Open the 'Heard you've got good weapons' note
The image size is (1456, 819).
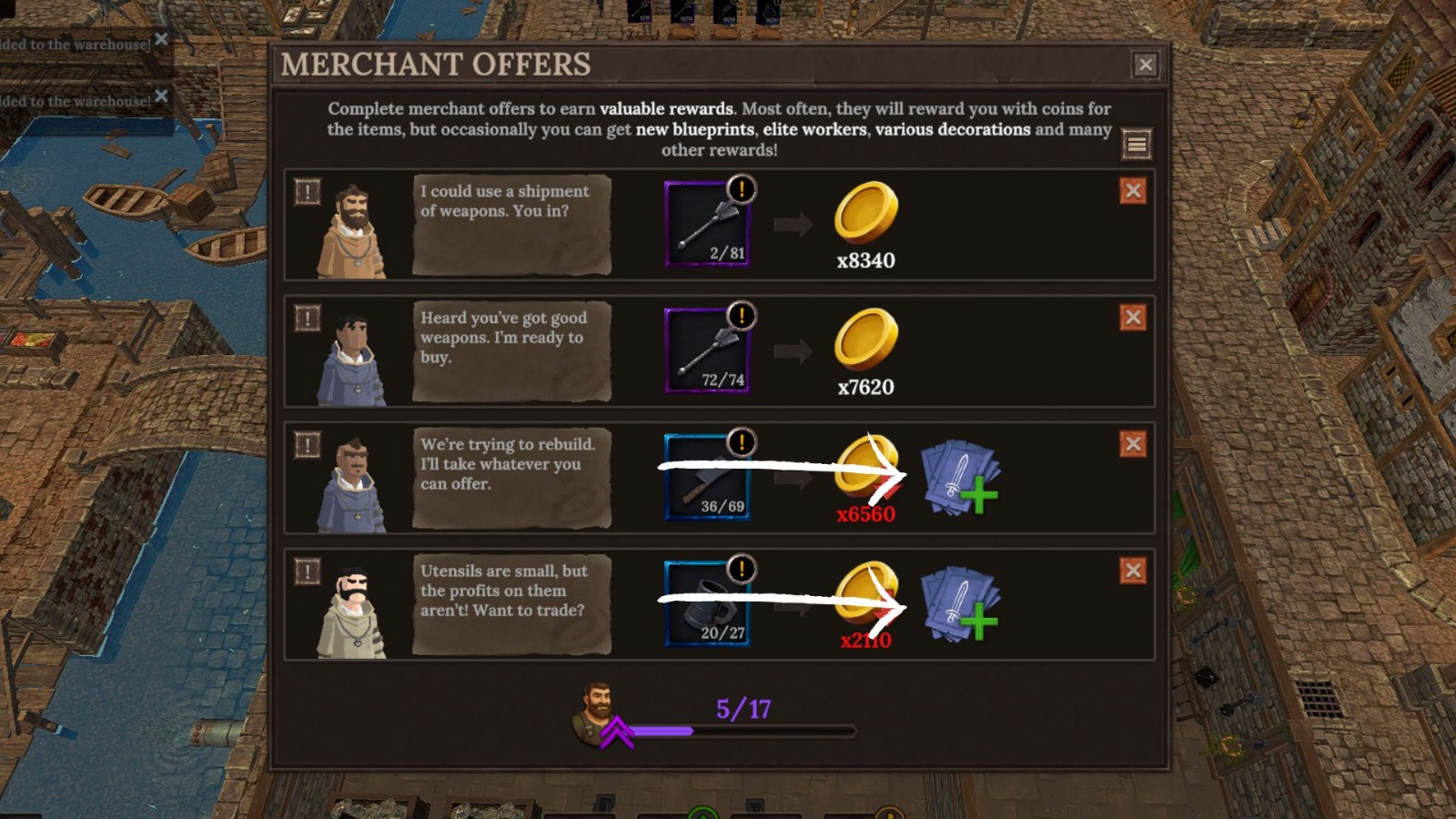click(x=512, y=350)
